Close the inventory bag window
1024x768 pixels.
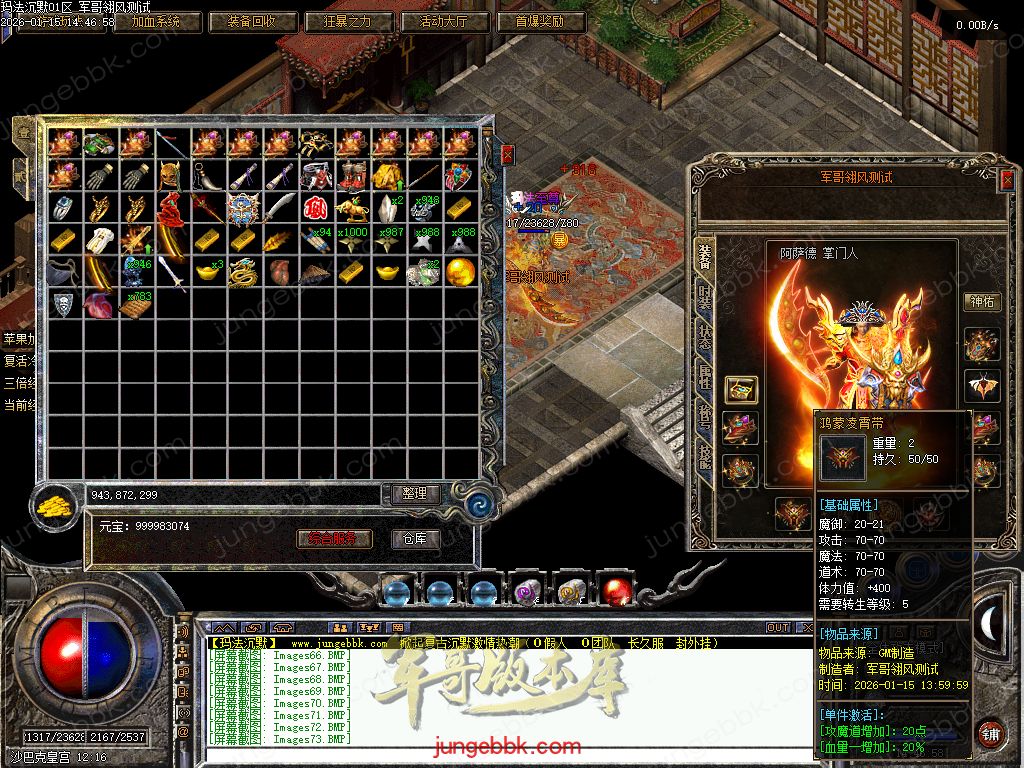[507, 155]
